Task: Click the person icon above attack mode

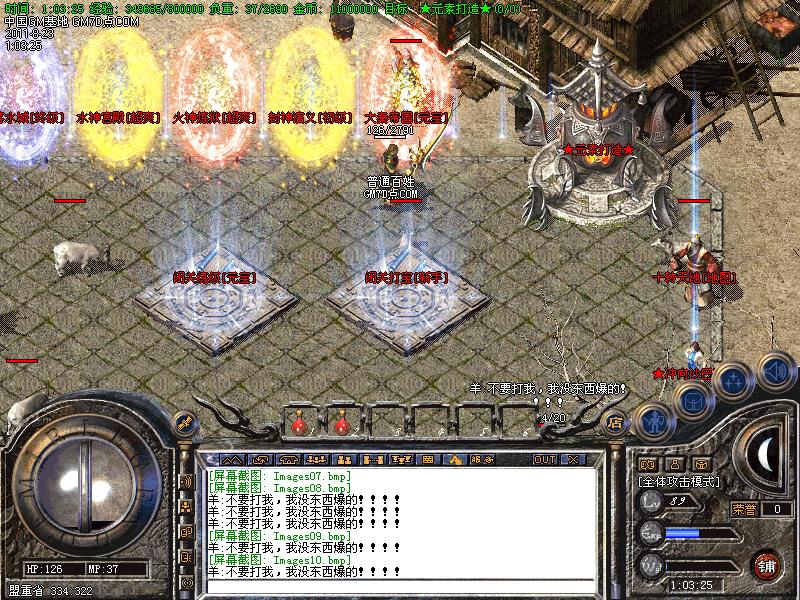Action: point(675,464)
